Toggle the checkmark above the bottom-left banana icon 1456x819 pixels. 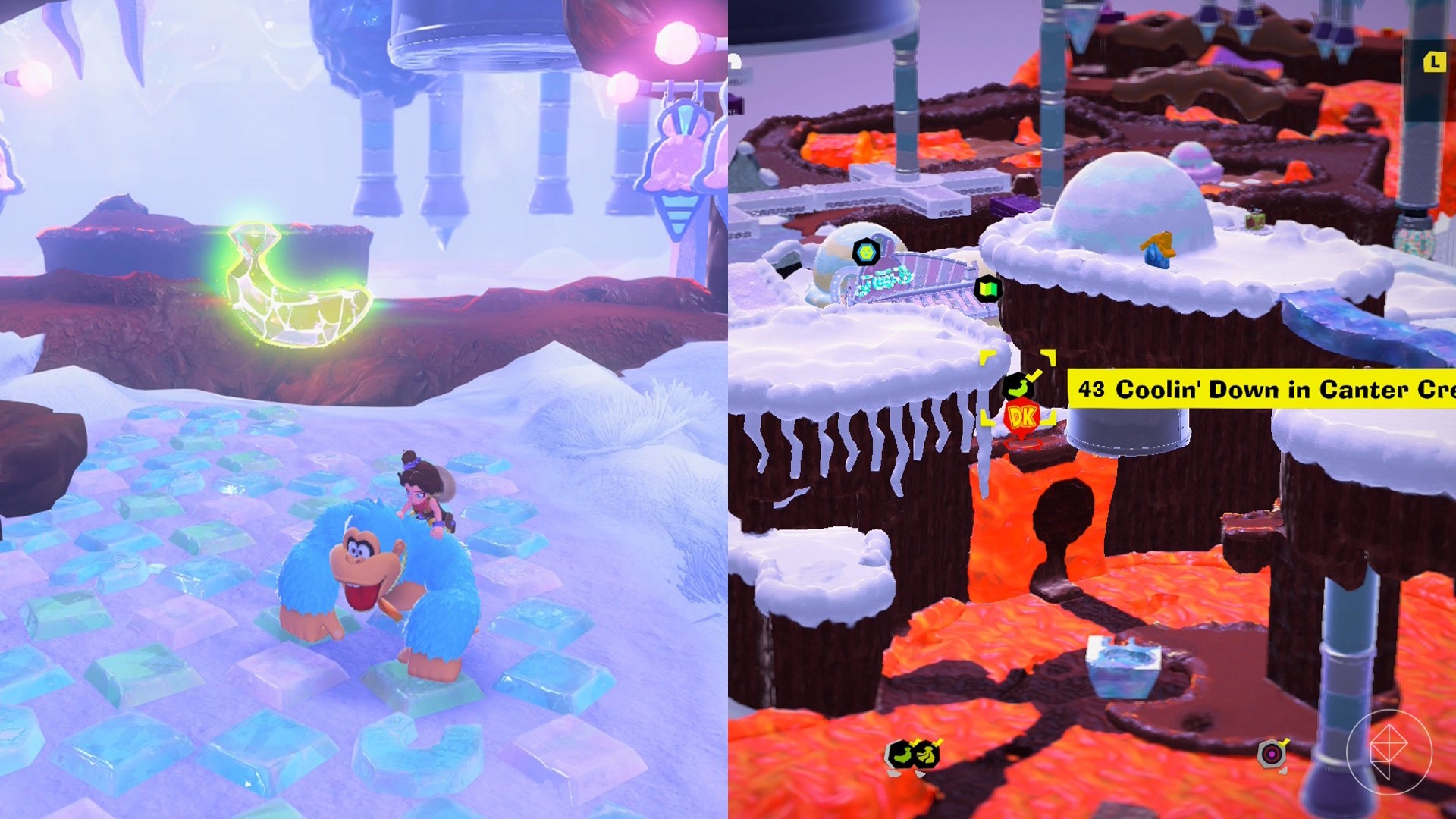point(915,742)
